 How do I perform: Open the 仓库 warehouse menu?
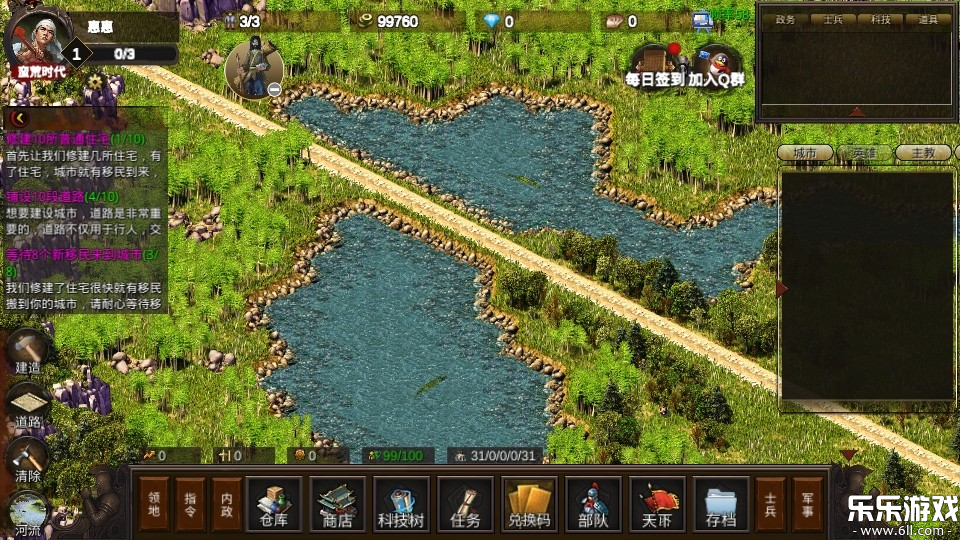tap(273, 504)
